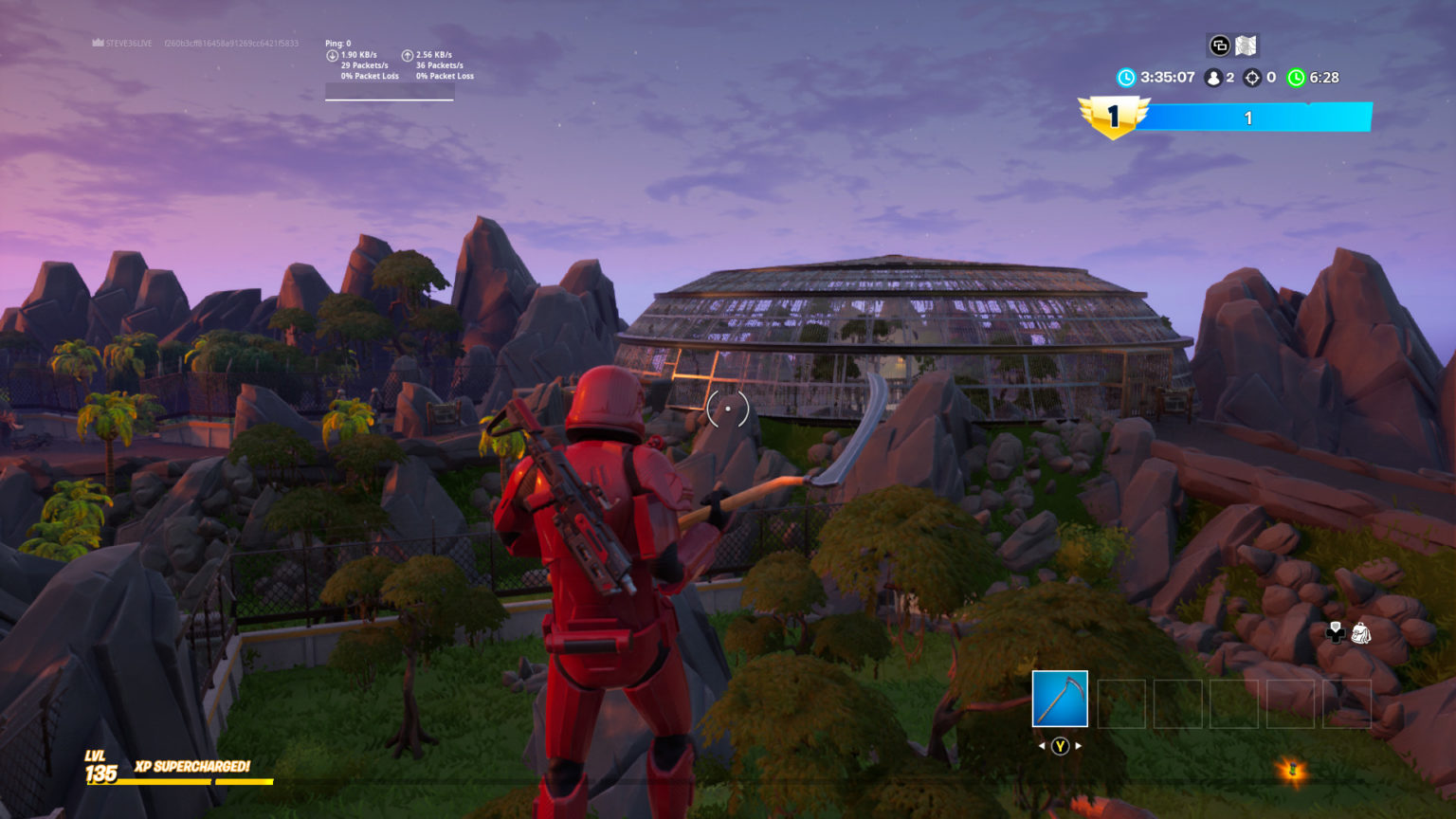Viewport: 1456px width, 819px height.
Task: Click the blue XP progress bar
Action: point(1249,118)
